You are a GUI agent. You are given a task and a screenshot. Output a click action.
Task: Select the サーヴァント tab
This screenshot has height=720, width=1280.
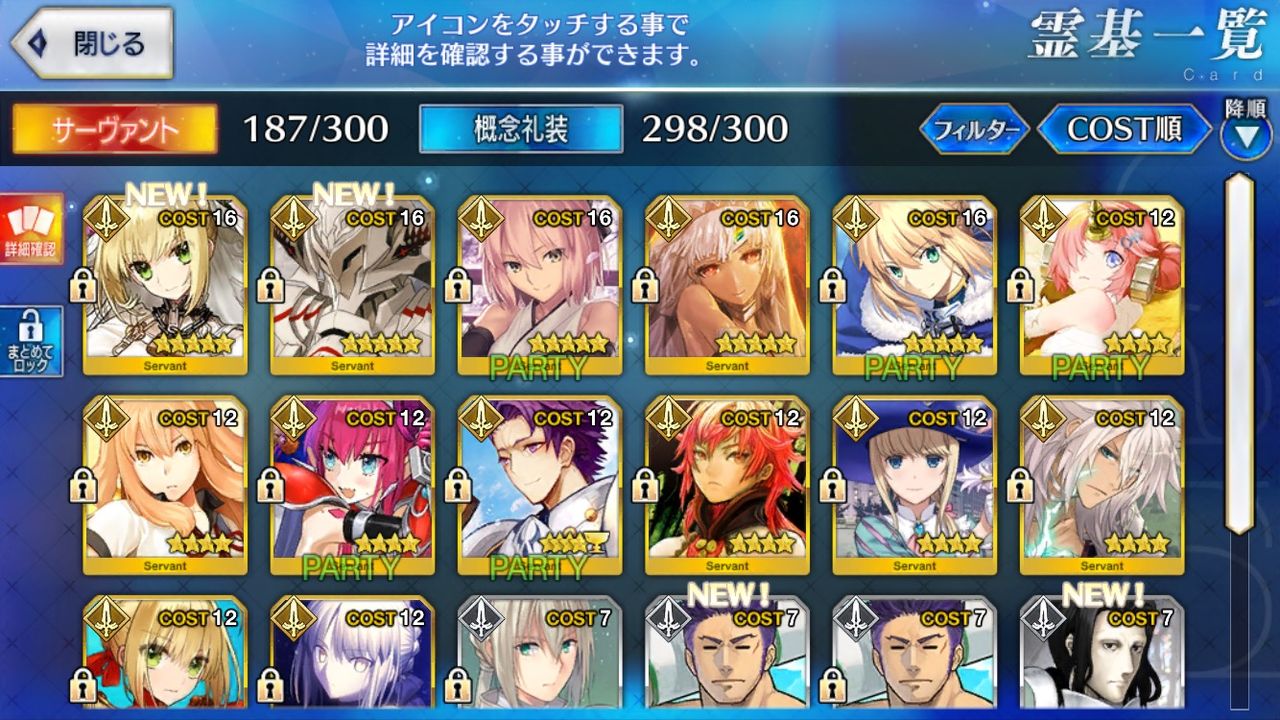[110, 129]
